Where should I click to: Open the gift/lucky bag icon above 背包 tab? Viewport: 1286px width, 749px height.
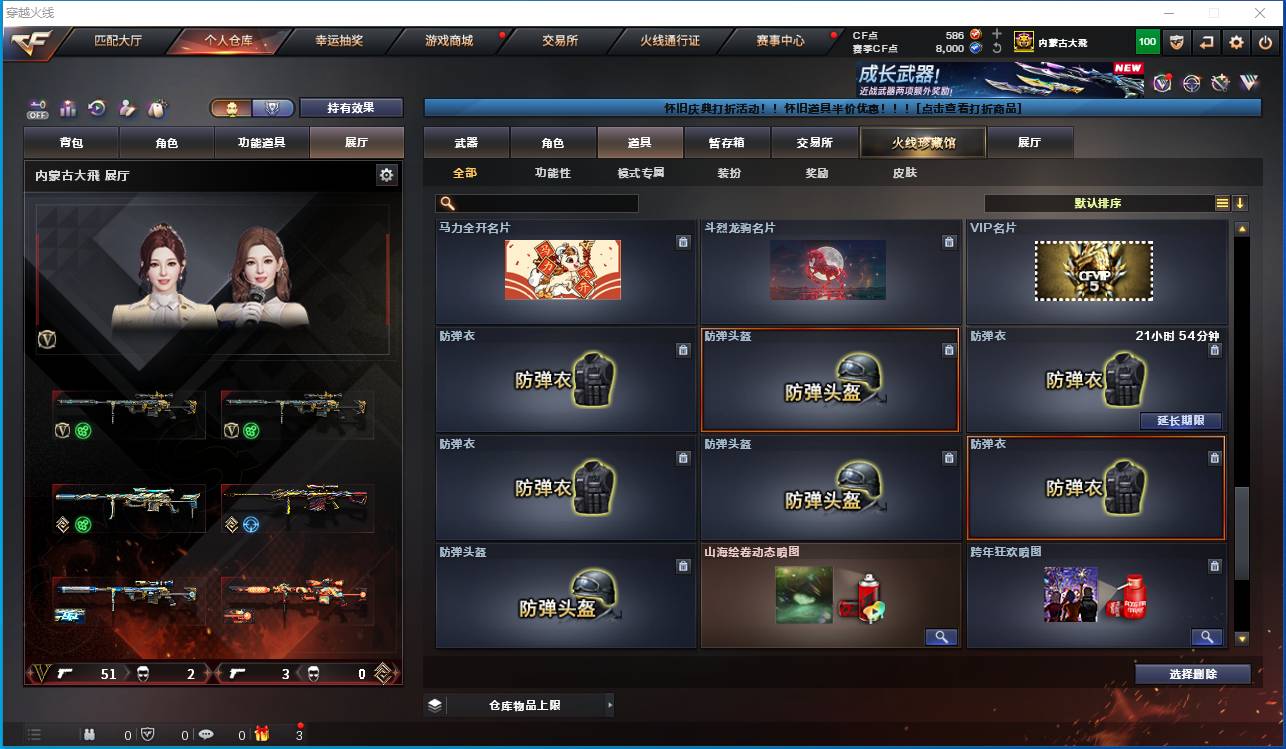tap(155, 107)
